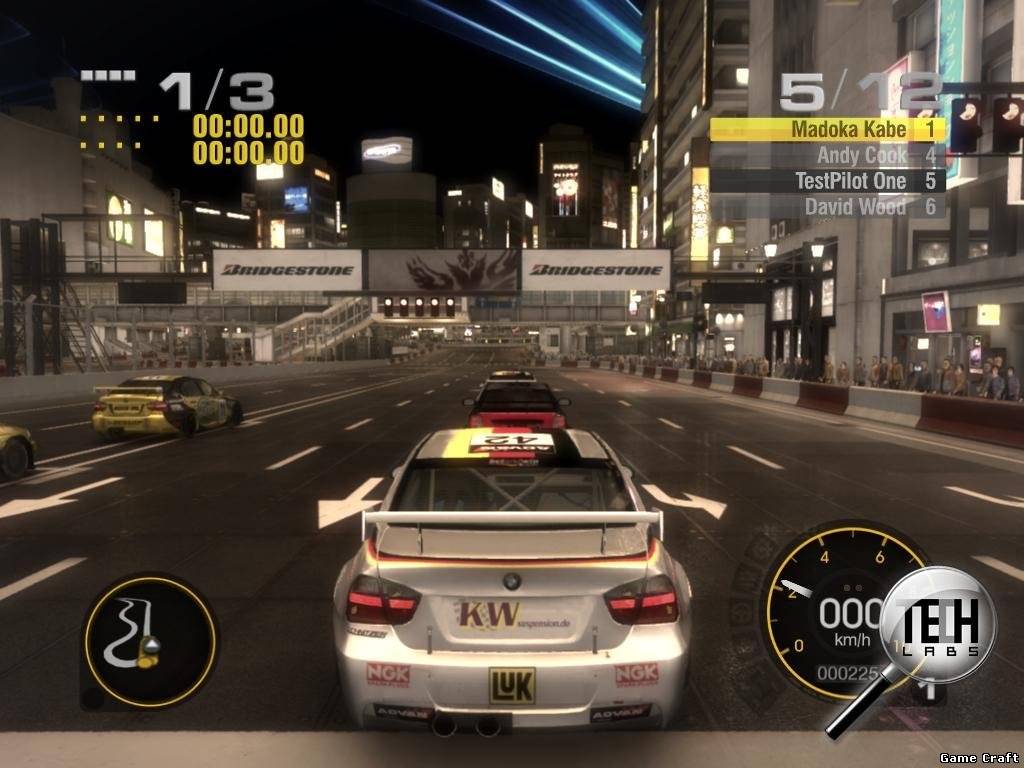Choose the TestPilot One standings row
This screenshot has width=1024, height=768.
(x=828, y=181)
